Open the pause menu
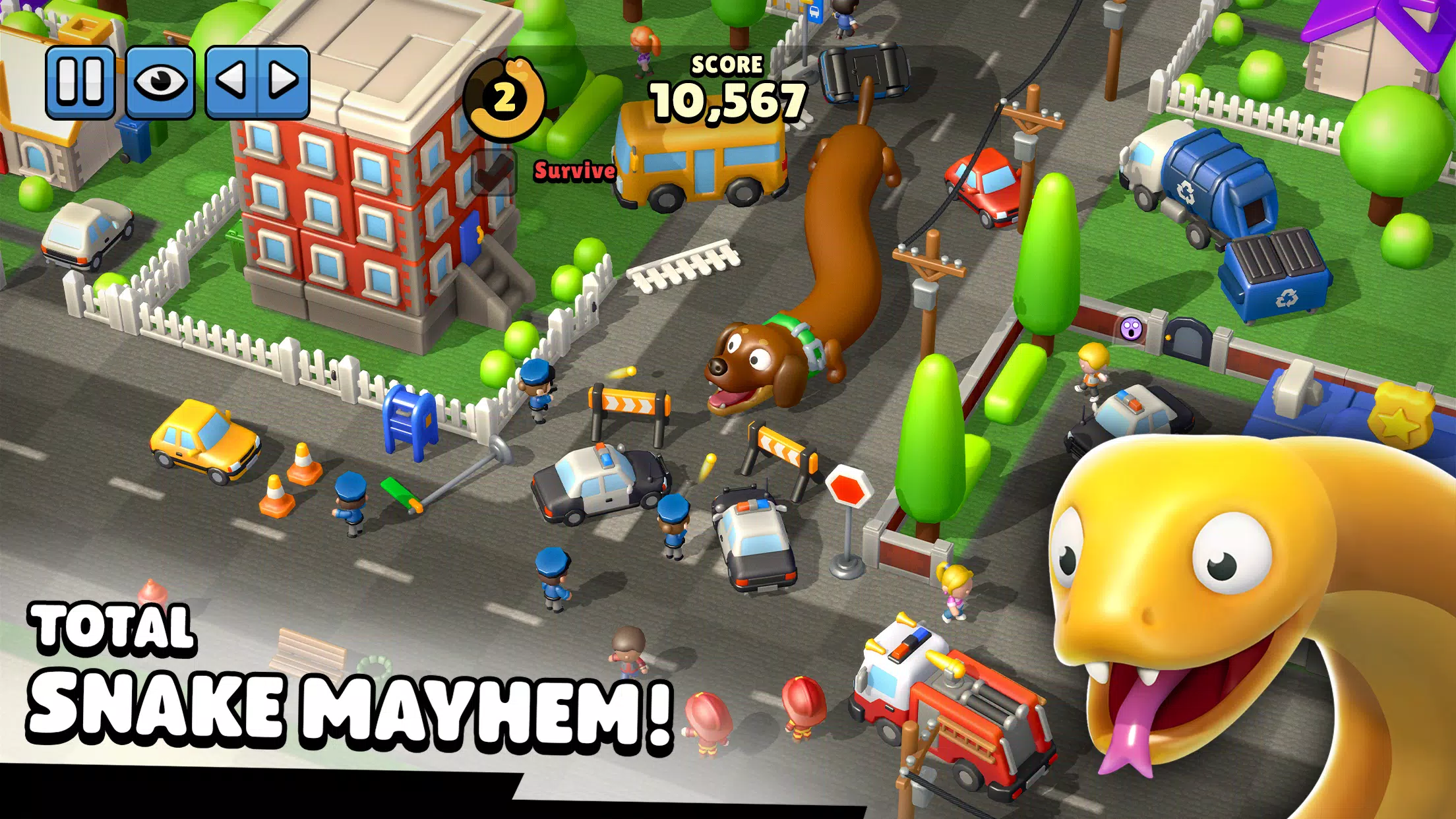This screenshot has width=1456, height=819. 82,79
